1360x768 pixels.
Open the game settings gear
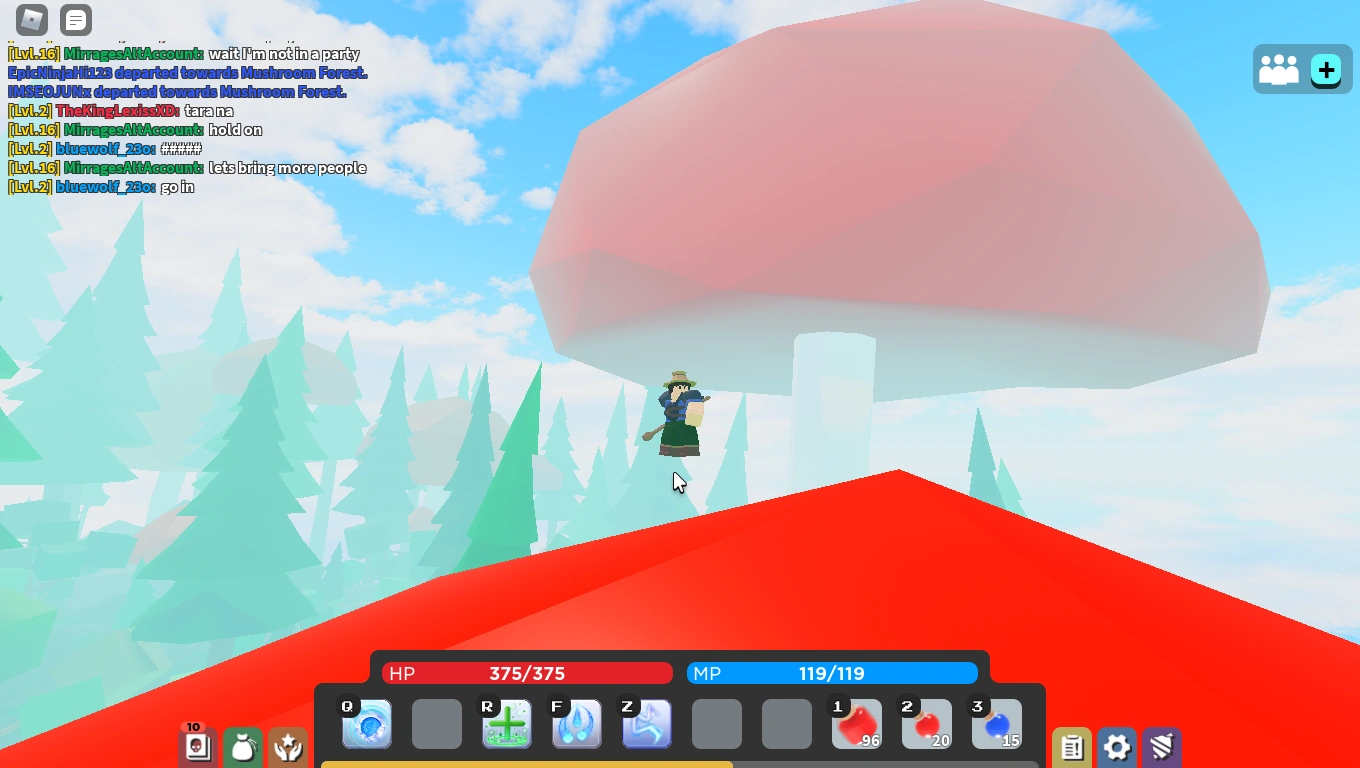pos(1116,747)
